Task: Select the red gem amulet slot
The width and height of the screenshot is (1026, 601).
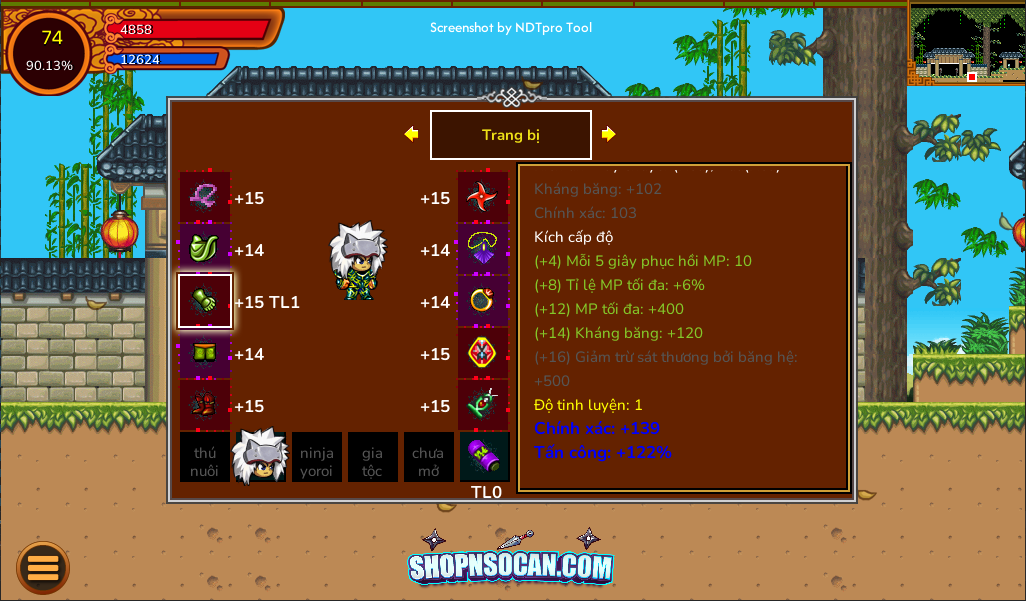Action: pos(484,354)
